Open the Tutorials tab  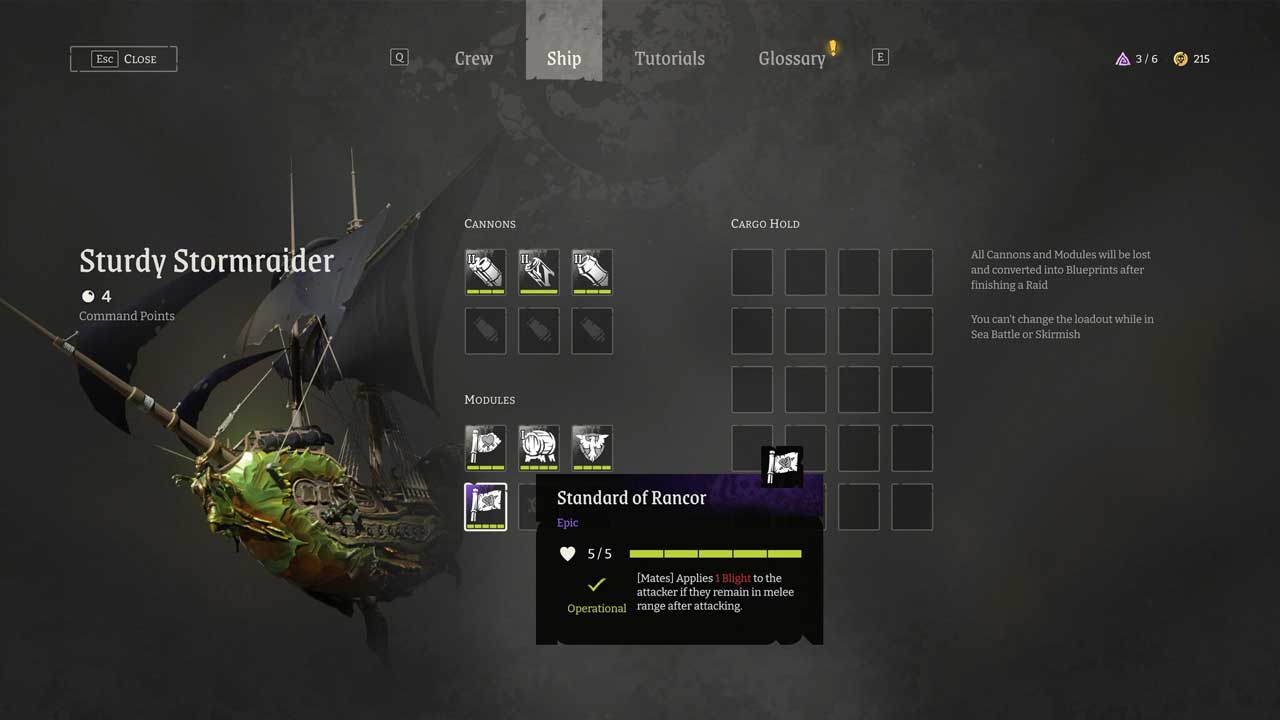[669, 59]
